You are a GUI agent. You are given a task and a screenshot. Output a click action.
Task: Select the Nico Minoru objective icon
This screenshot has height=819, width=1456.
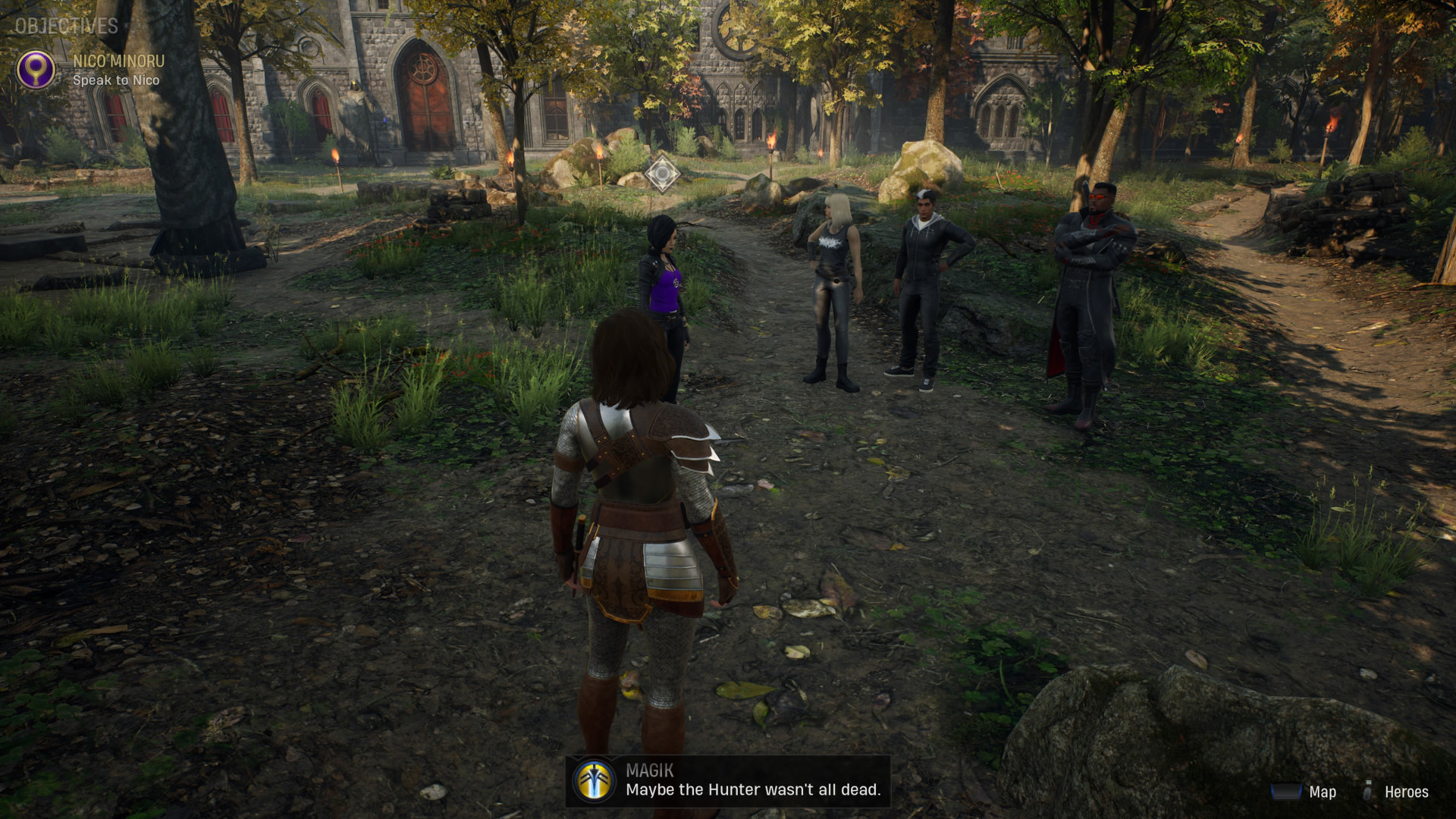tap(36, 70)
